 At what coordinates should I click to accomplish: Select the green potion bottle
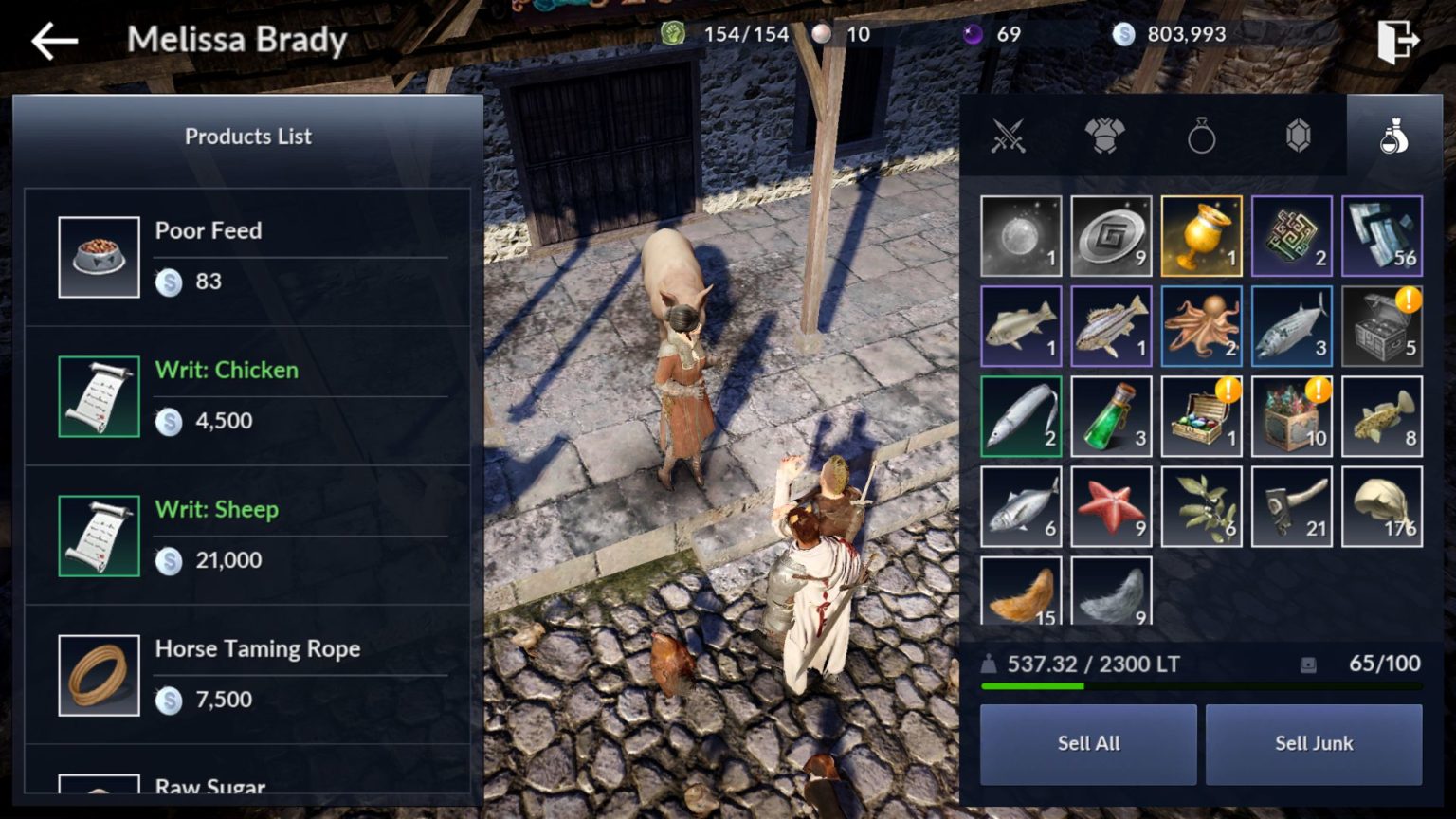pyautogui.click(x=1111, y=415)
